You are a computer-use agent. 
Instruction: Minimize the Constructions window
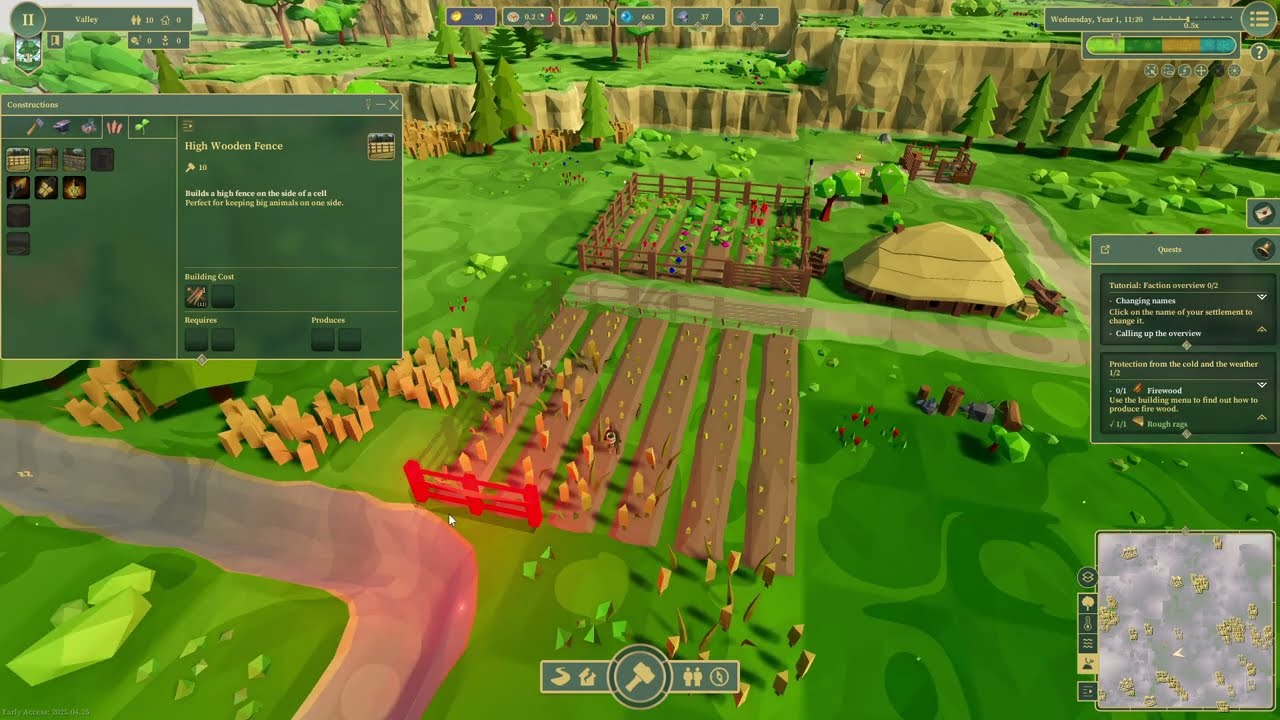point(381,104)
